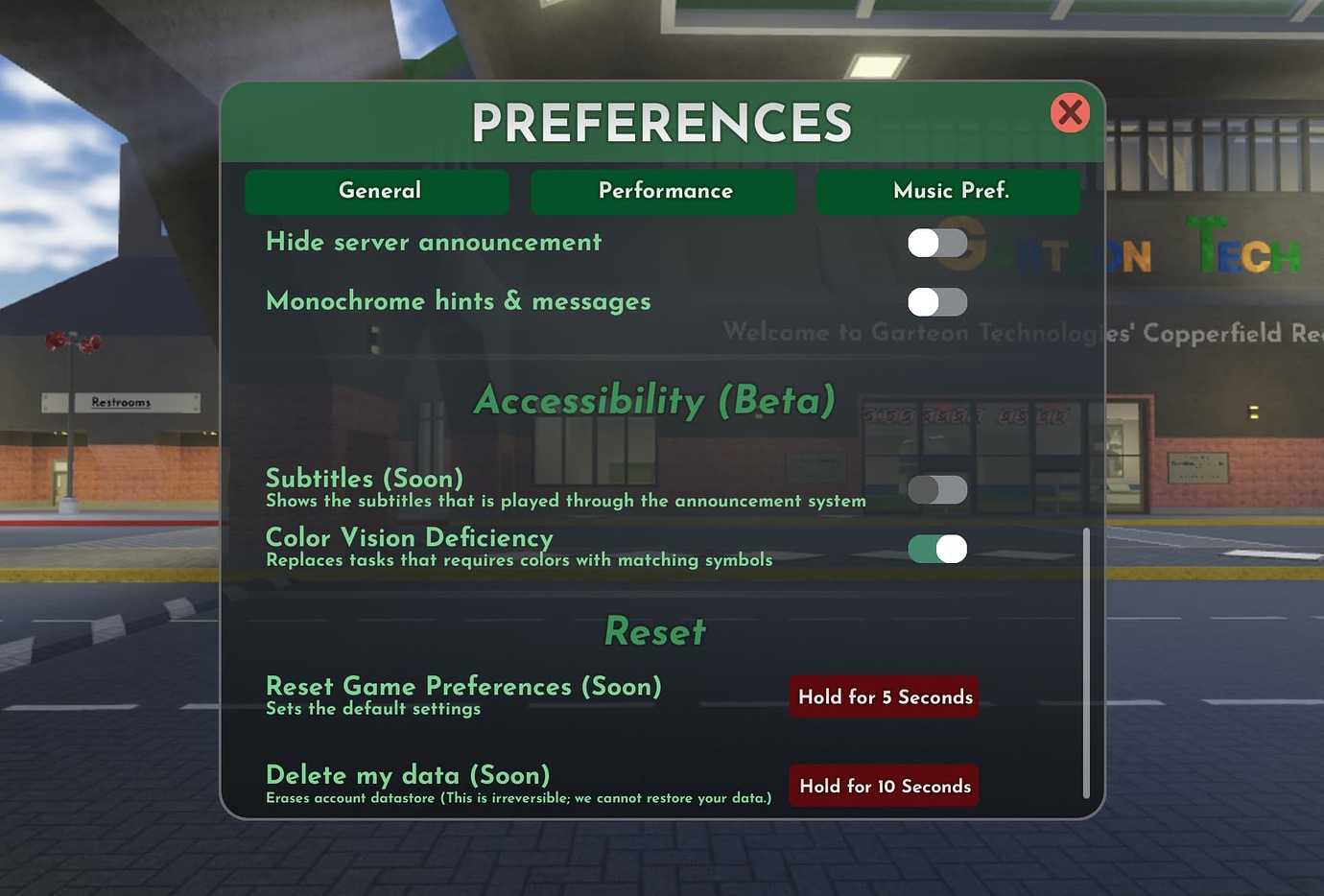Image resolution: width=1324 pixels, height=896 pixels.
Task: Click the Monochrome toggle's gray knob
Action: click(x=924, y=302)
